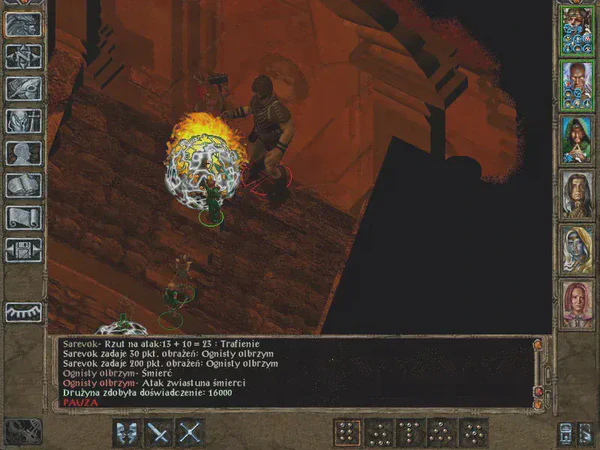Select the crossed swords action button
600x450 pixels.
coord(190,432)
